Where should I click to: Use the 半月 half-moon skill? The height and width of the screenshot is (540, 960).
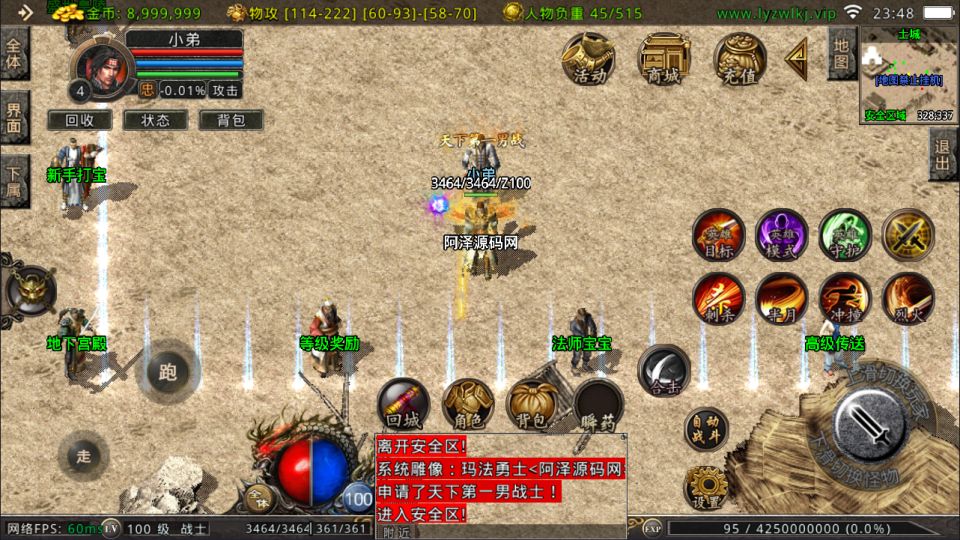(x=781, y=298)
